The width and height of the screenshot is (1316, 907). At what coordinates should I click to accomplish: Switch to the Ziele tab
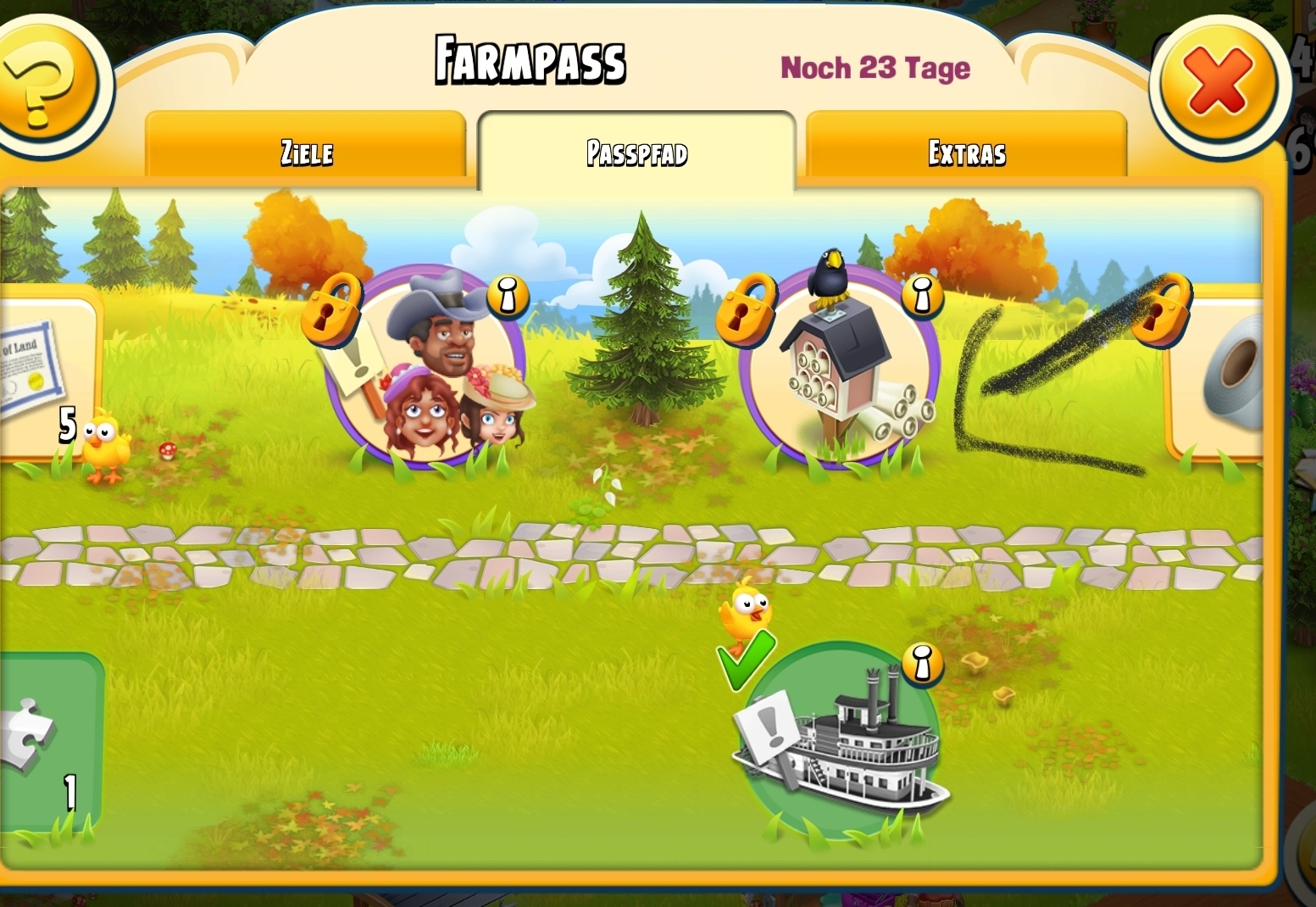(306, 153)
